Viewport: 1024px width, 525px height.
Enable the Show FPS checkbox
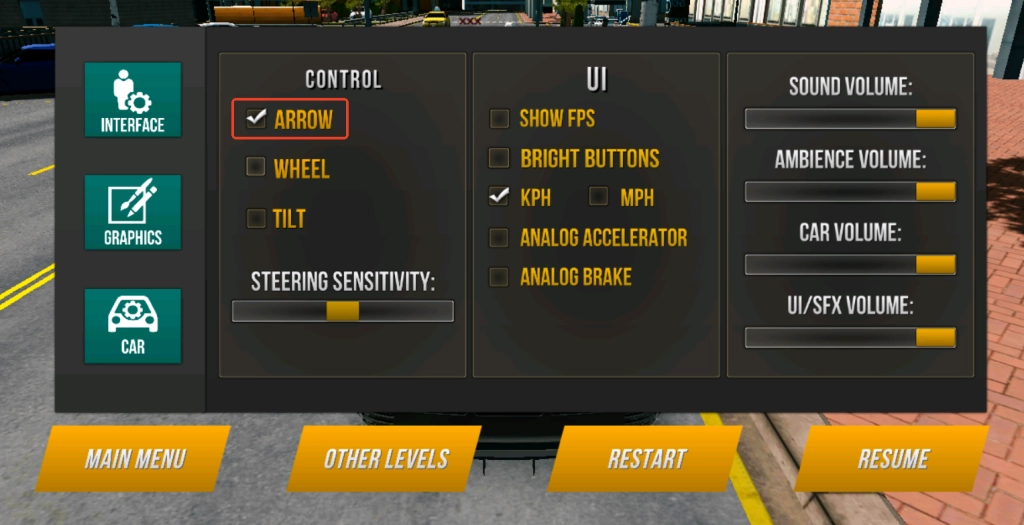(x=499, y=119)
